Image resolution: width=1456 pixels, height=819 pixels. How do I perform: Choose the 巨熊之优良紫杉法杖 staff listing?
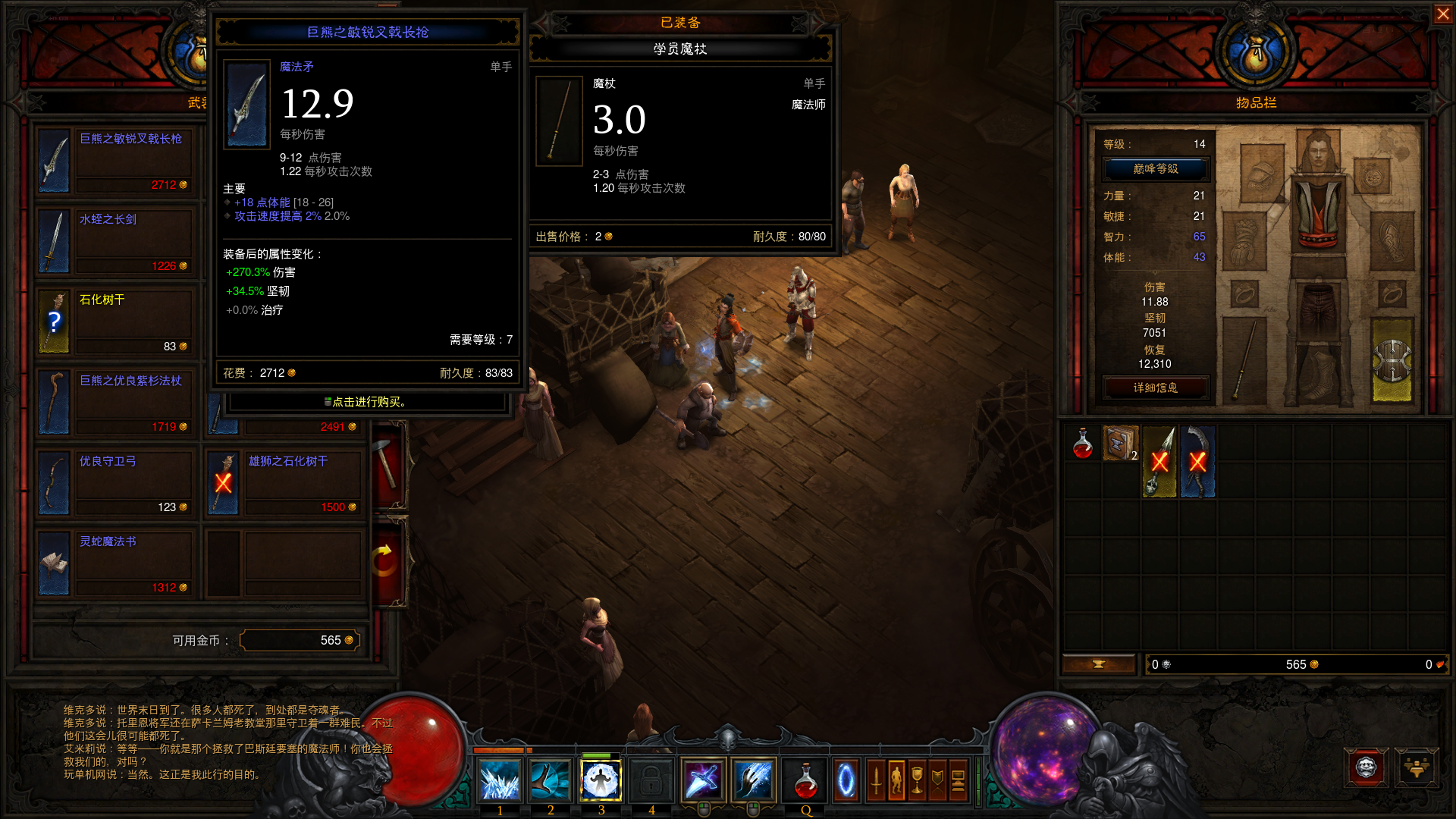(x=114, y=403)
